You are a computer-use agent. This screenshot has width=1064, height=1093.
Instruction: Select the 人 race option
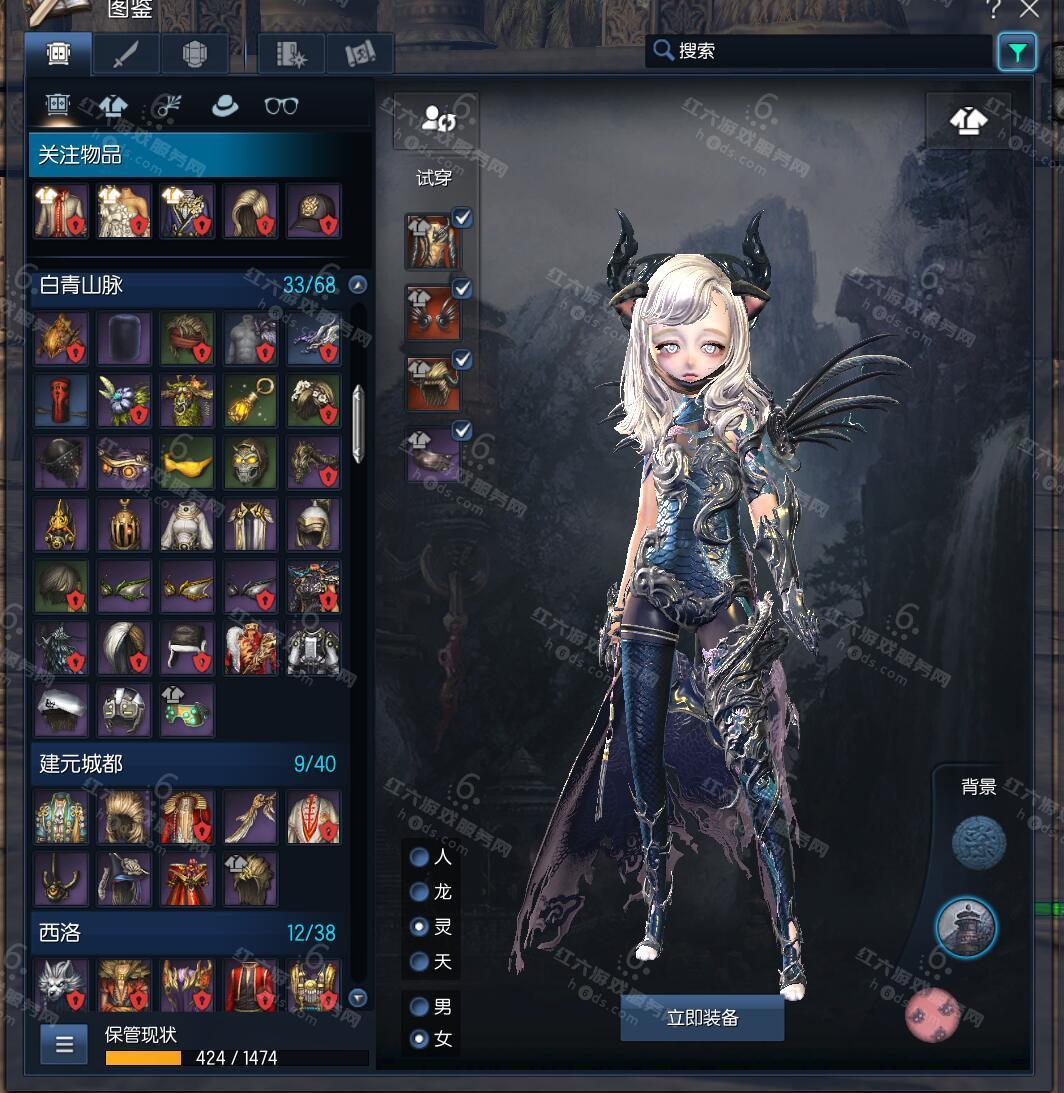pos(421,857)
